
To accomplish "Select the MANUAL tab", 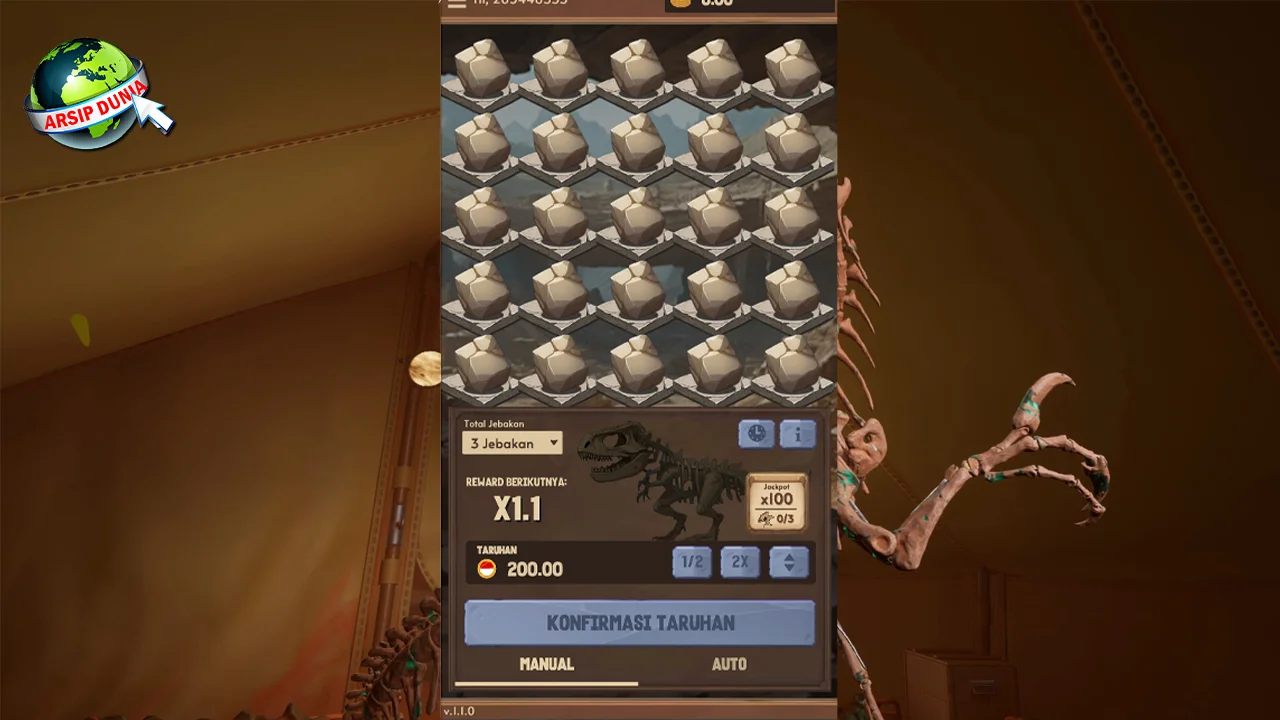I will pyautogui.click(x=546, y=664).
